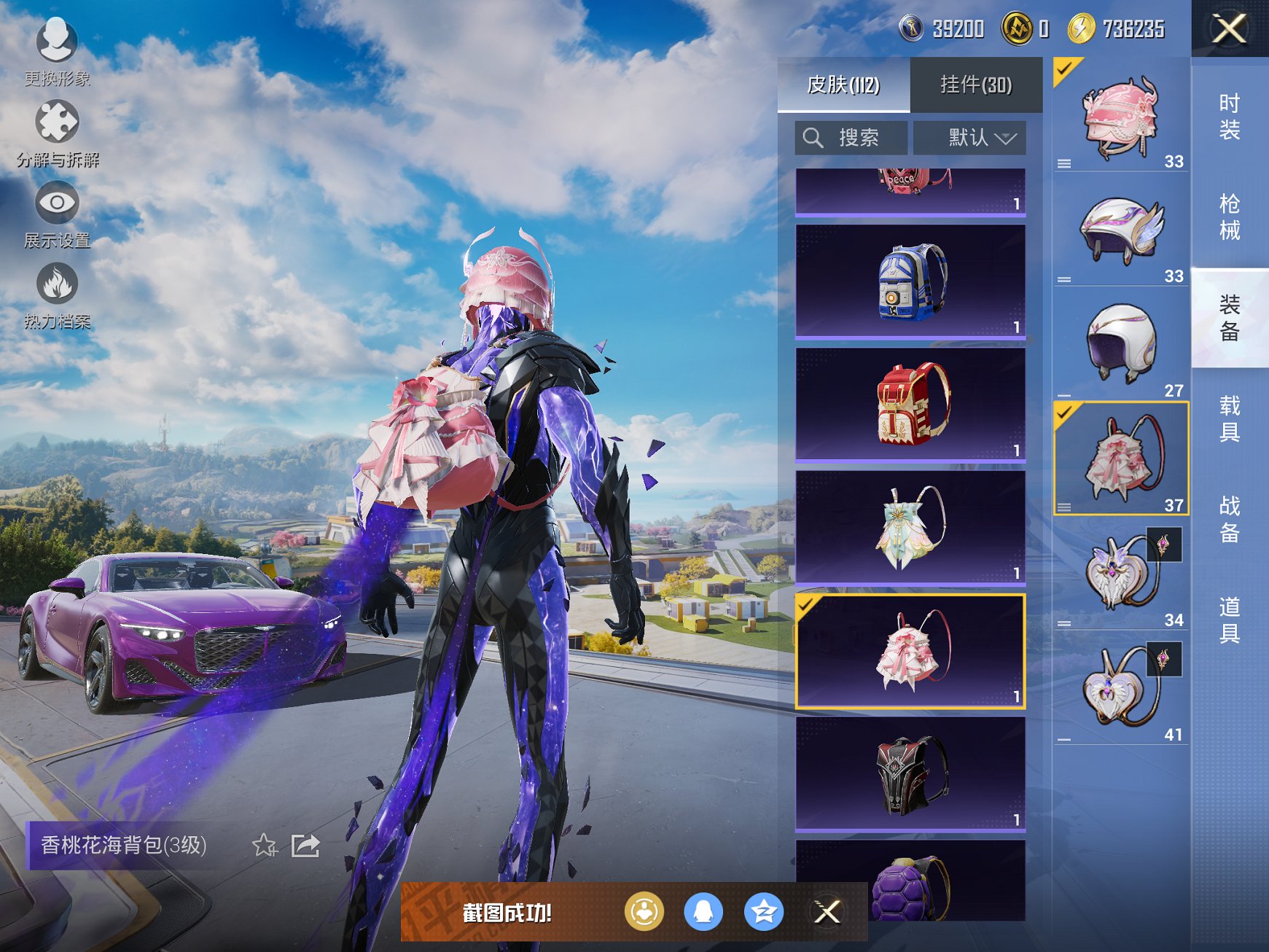
Task: Favorite the backpack with the star icon
Action: pos(265,846)
